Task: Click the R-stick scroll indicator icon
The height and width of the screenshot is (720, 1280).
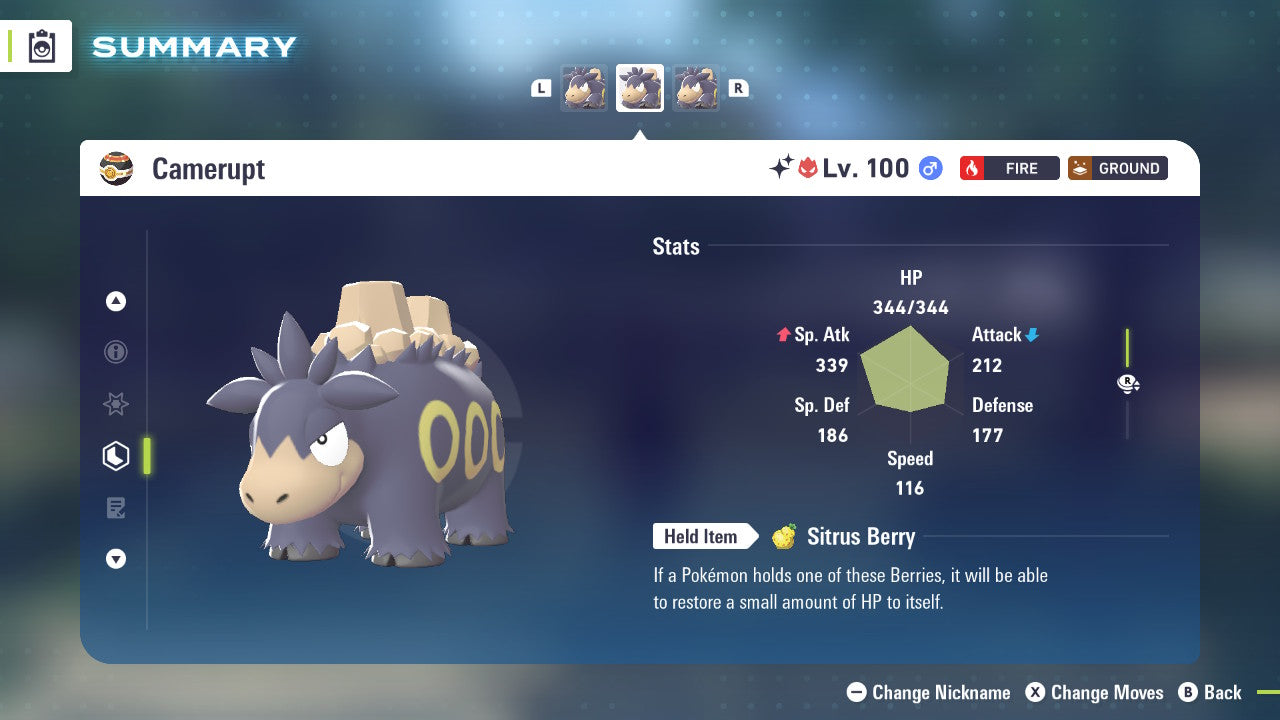Action: (x=1128, y=383)
